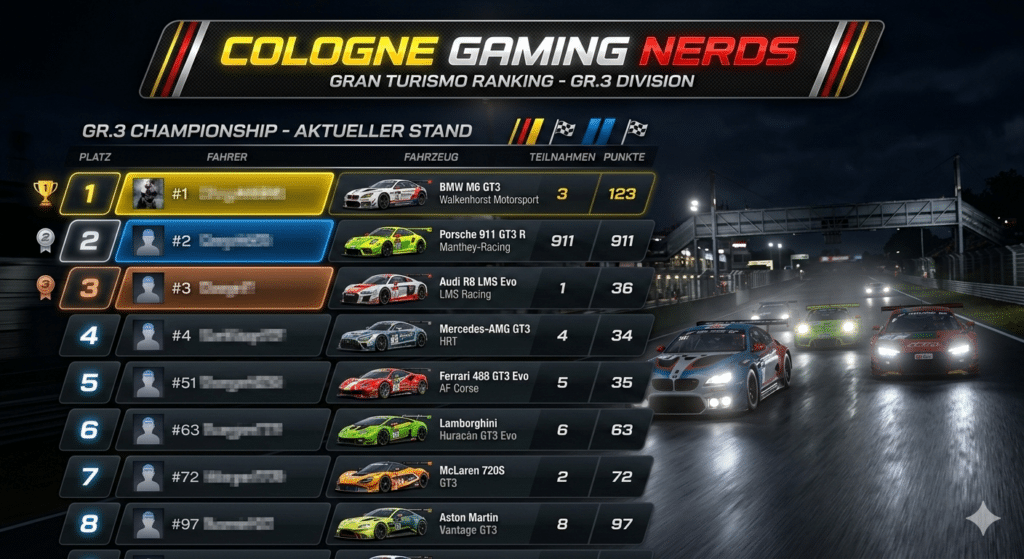Choose driver #63 in the ranking list
This screenshot has height=559, width=1024.
(x=225, y=430)
